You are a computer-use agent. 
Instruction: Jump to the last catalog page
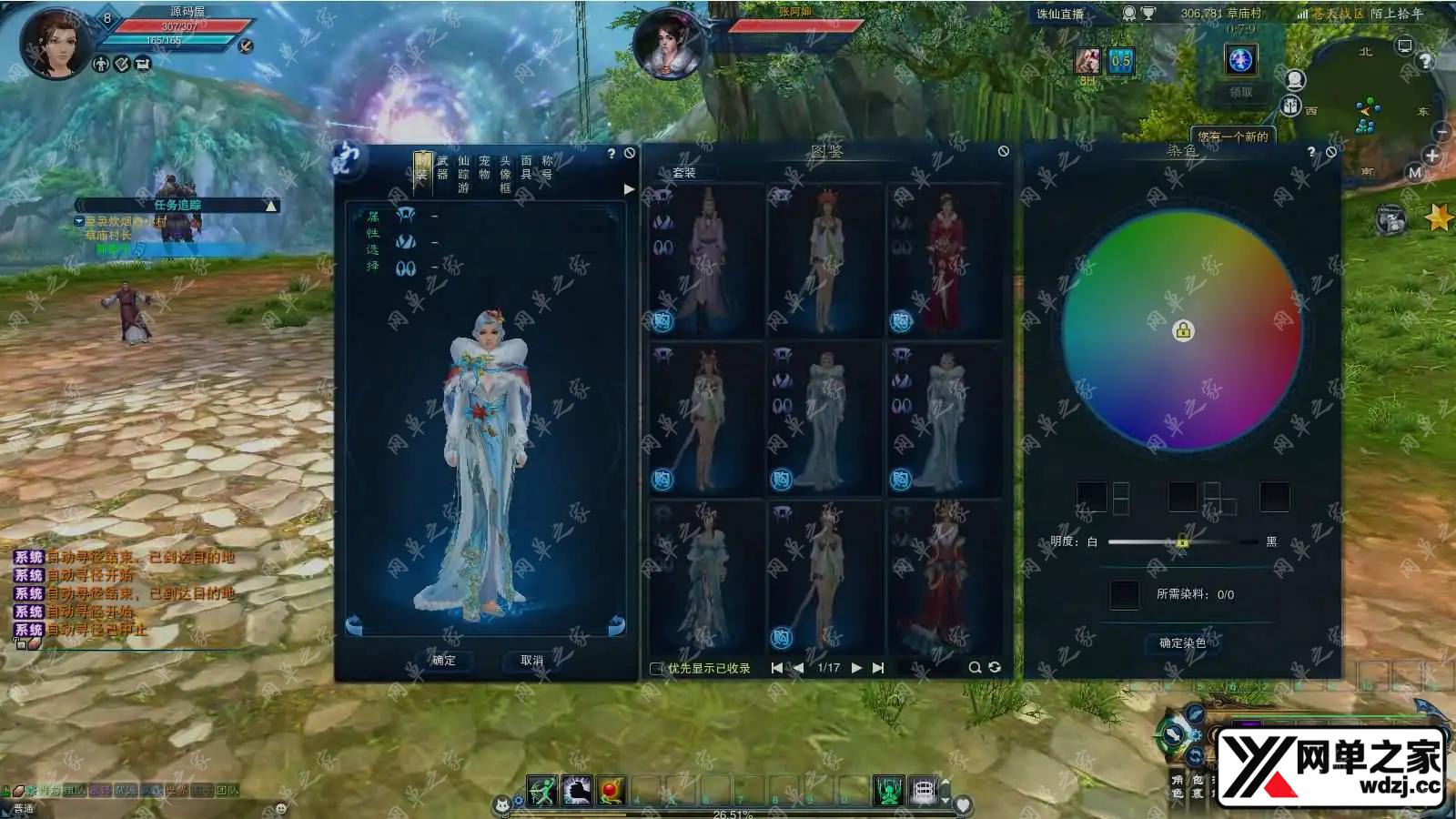[x=878, y=668]
